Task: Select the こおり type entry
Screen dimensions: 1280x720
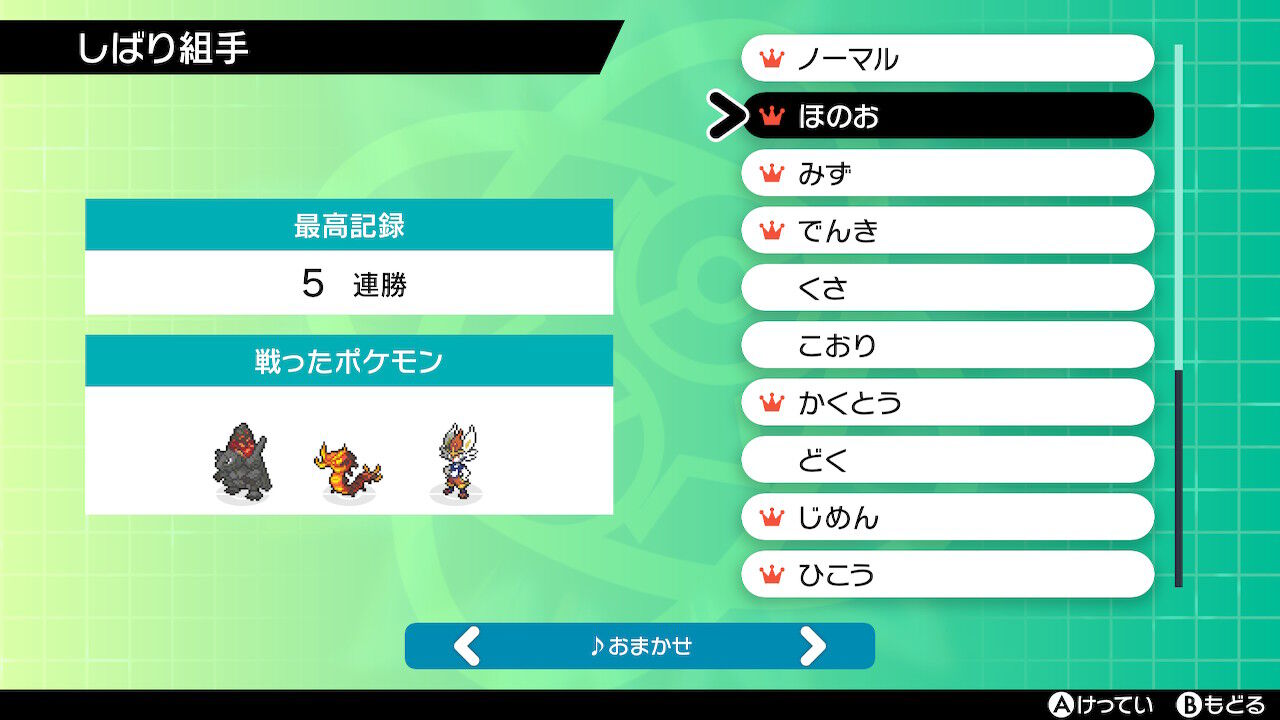Action: point(947,345)
